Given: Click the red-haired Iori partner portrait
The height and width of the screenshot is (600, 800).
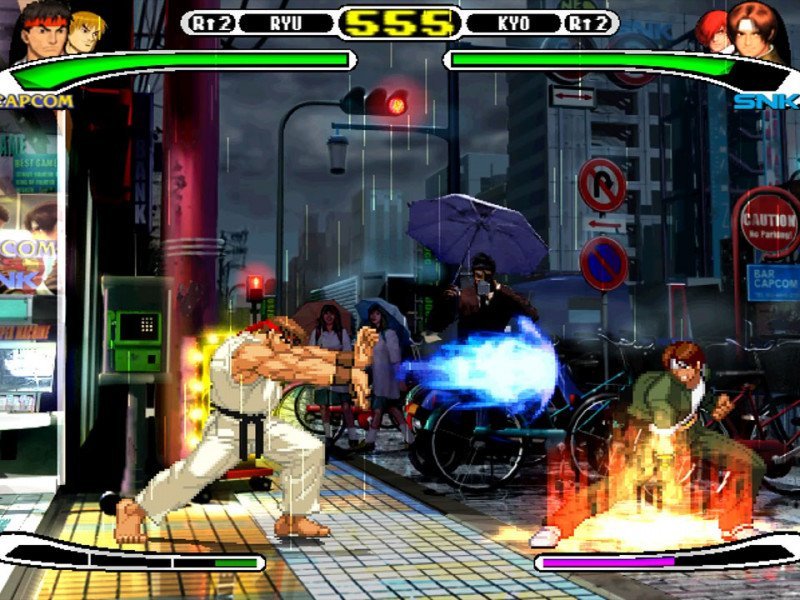Looking at the screenshot, I should (x=713, y=30).
